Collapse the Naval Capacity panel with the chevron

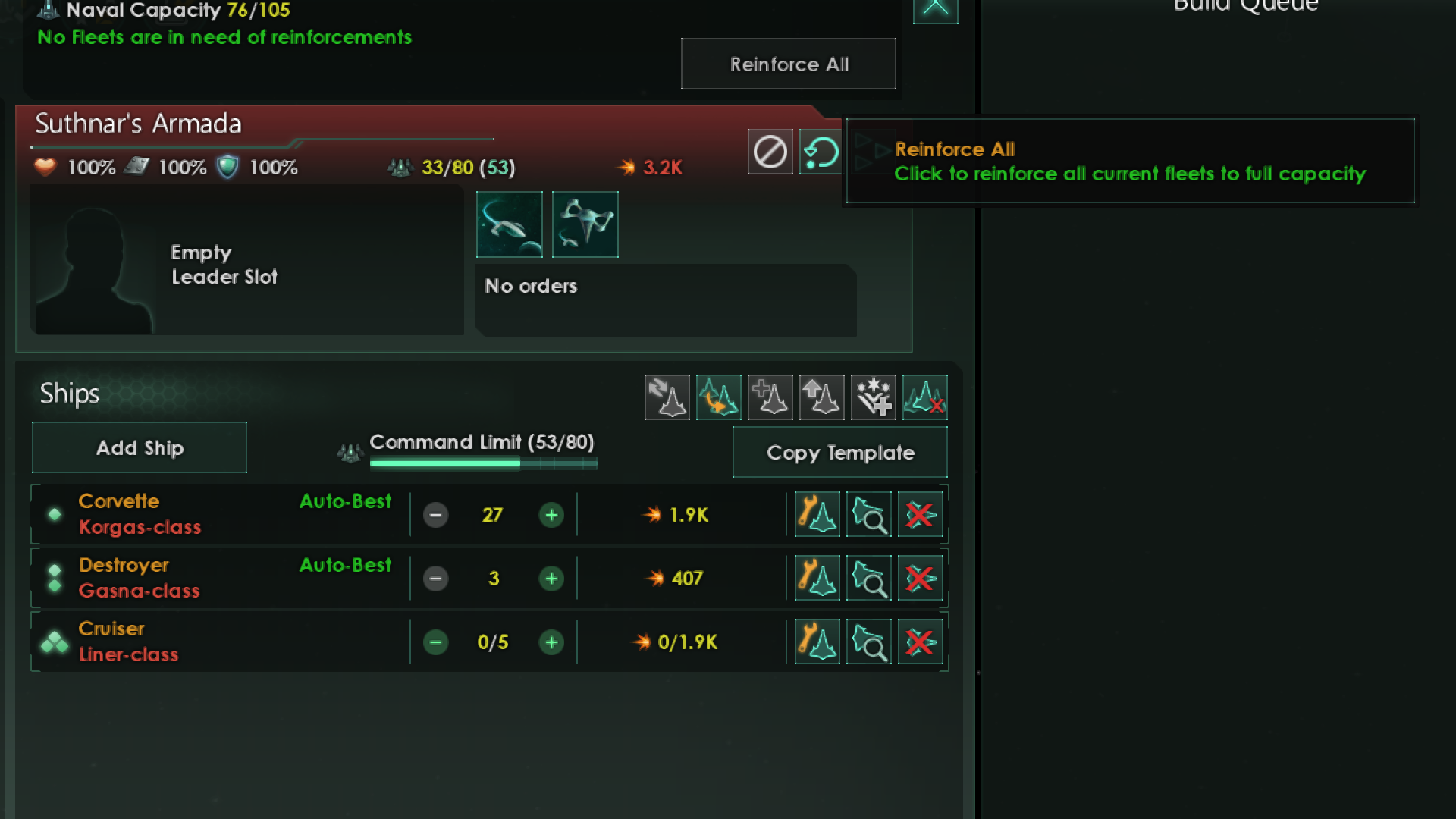pyautogui.click(x=936, y=11)
